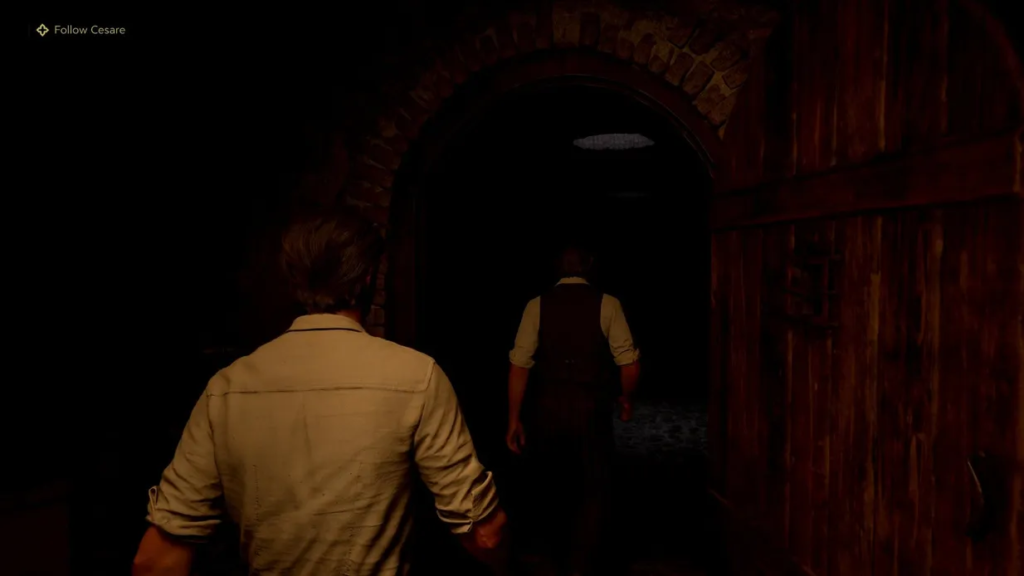Select the "Follow Cesare" objective tracker
Screen dimensions: 1024x576
tap(81, 30)
